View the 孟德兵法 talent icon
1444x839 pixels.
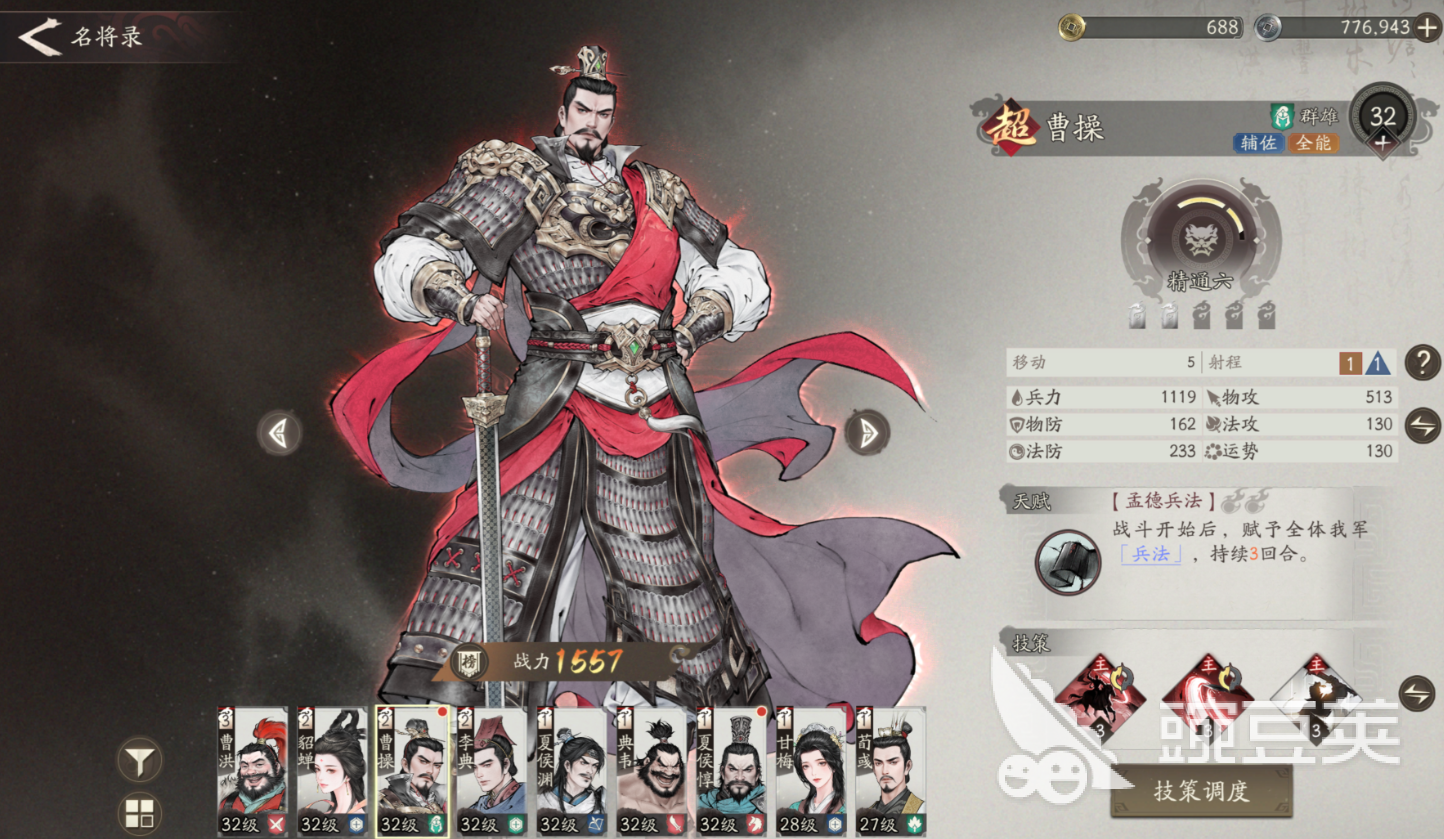(x=1067, y=561)
